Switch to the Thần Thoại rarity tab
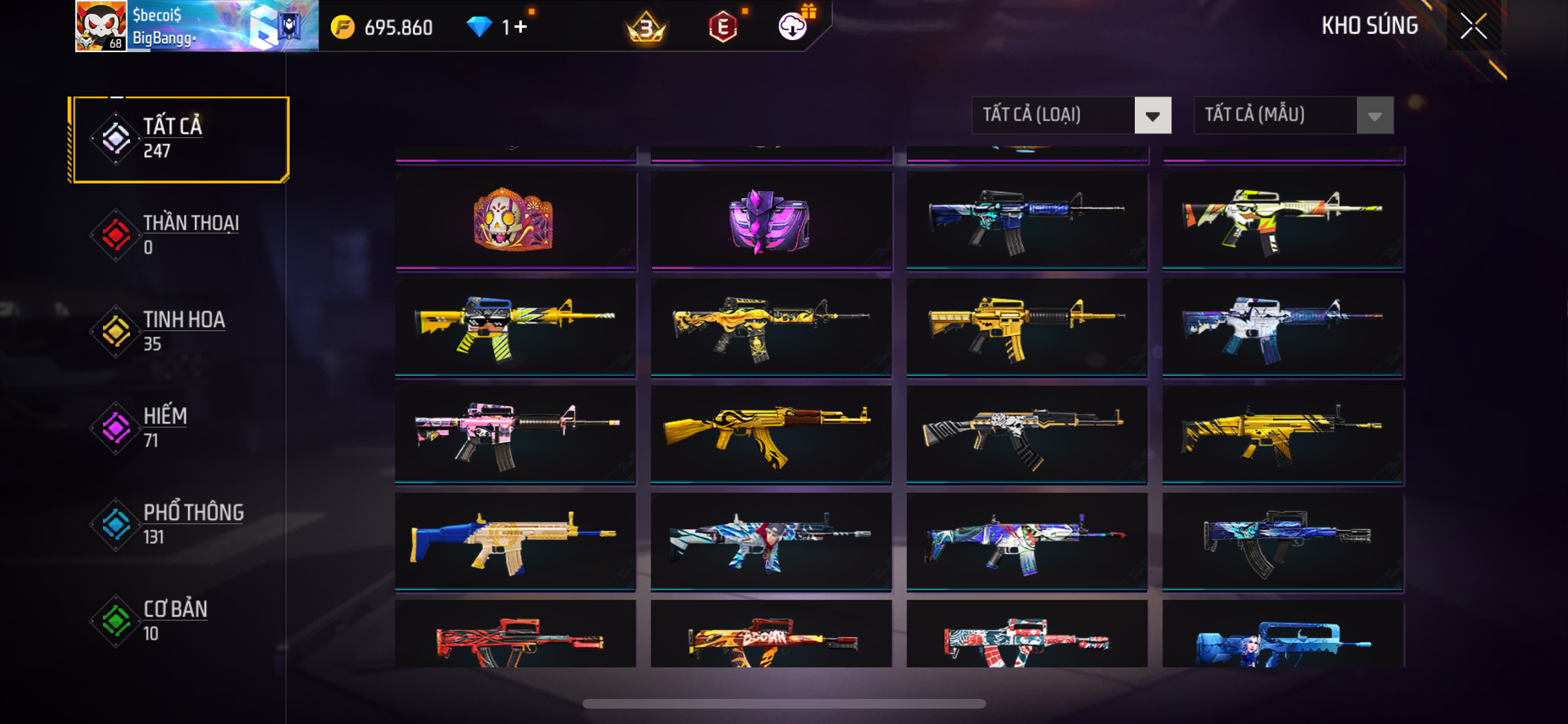This screenshot has height=724, width=1568. tap(181, 235)
